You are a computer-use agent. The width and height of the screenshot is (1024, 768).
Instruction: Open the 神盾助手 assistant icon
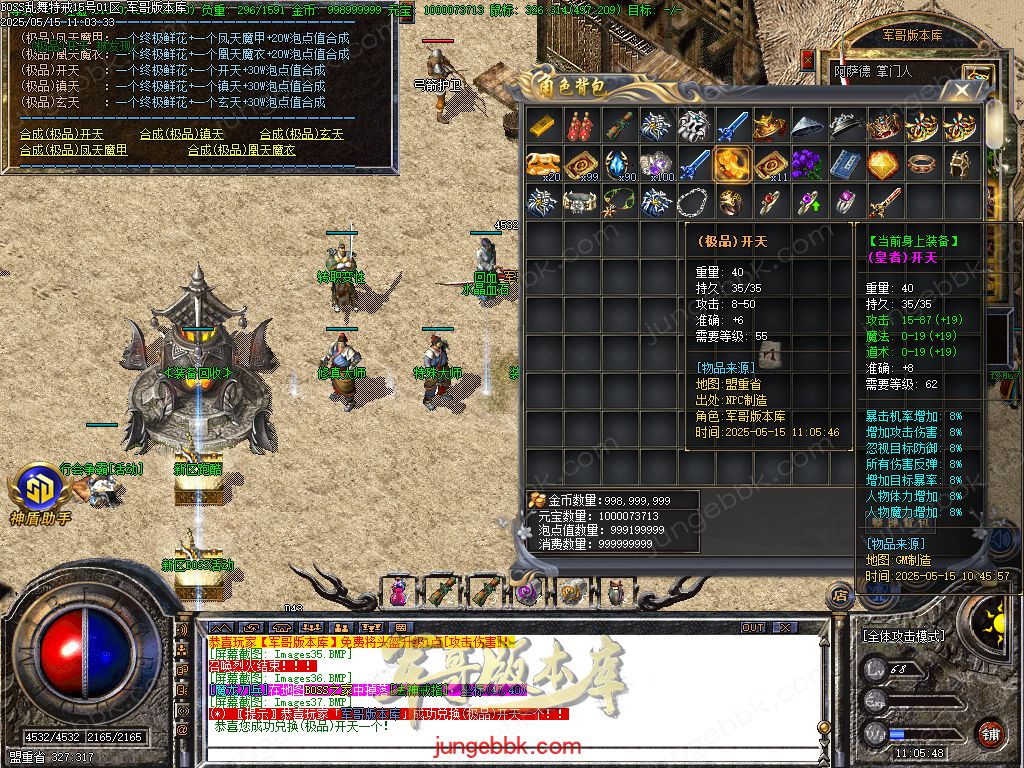[x=40, y=490]
